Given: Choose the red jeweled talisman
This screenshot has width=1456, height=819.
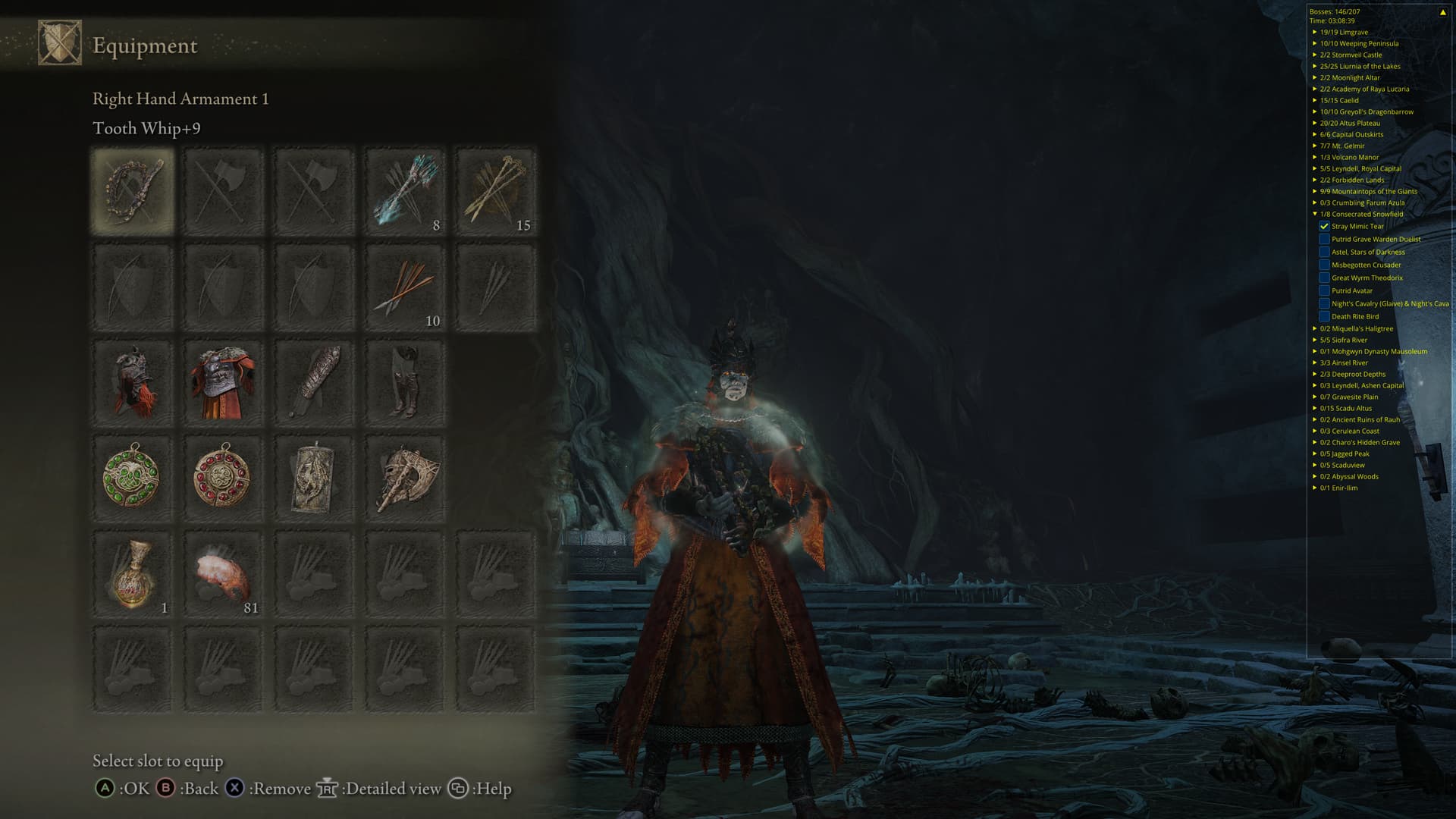Looking at the screenshot, I should [x=222, y=478].
